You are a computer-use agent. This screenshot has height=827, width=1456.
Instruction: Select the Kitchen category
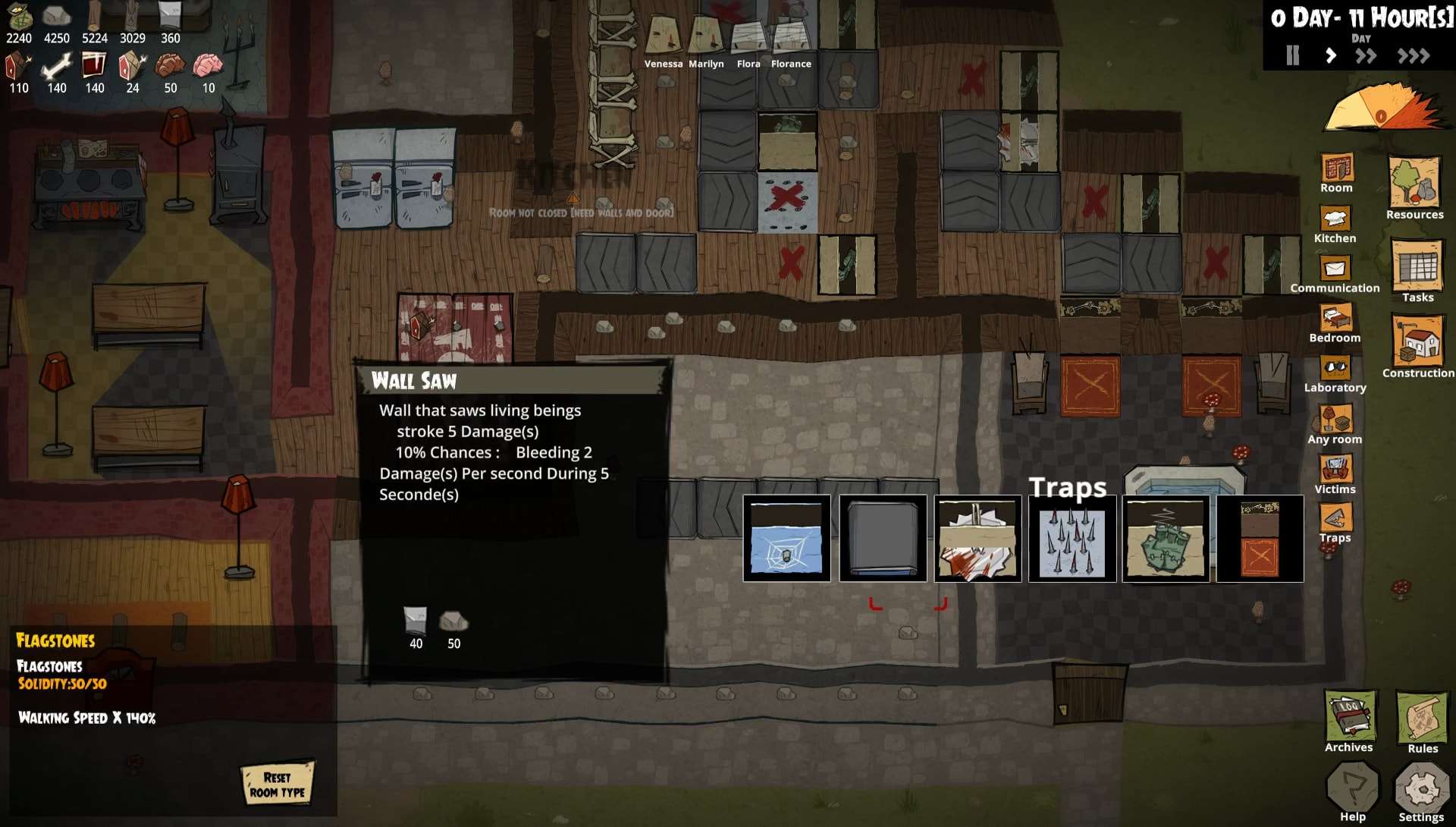[x=1335, y=224]
